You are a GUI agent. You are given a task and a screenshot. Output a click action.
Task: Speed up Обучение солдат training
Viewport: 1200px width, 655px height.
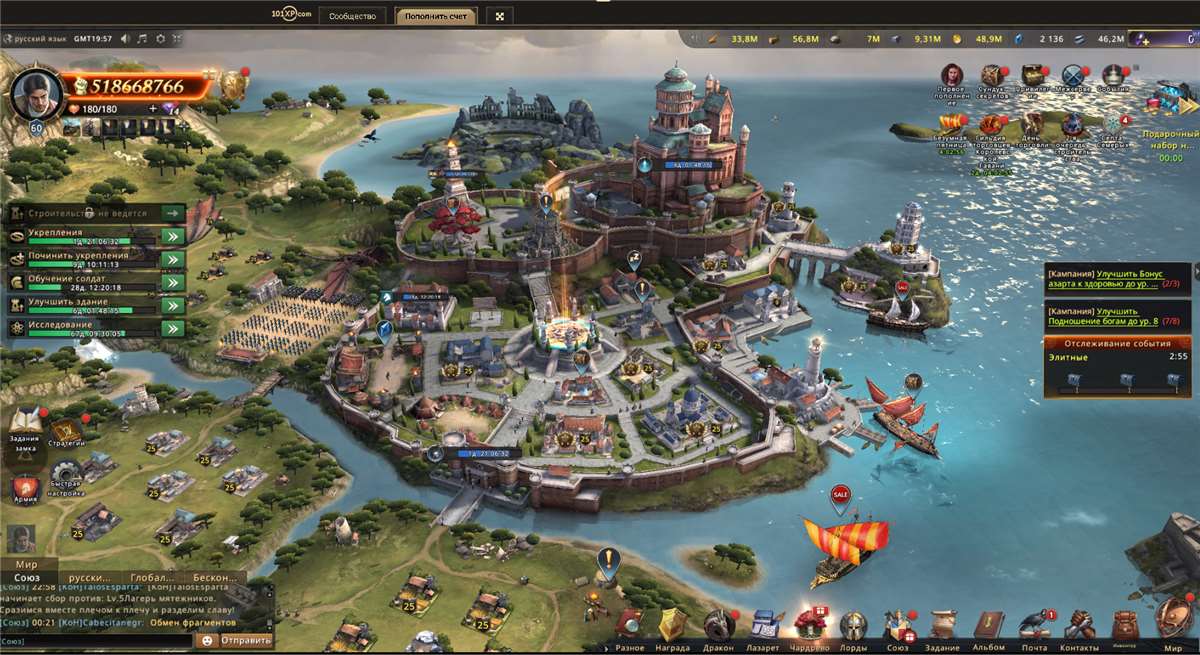point(173,282)
